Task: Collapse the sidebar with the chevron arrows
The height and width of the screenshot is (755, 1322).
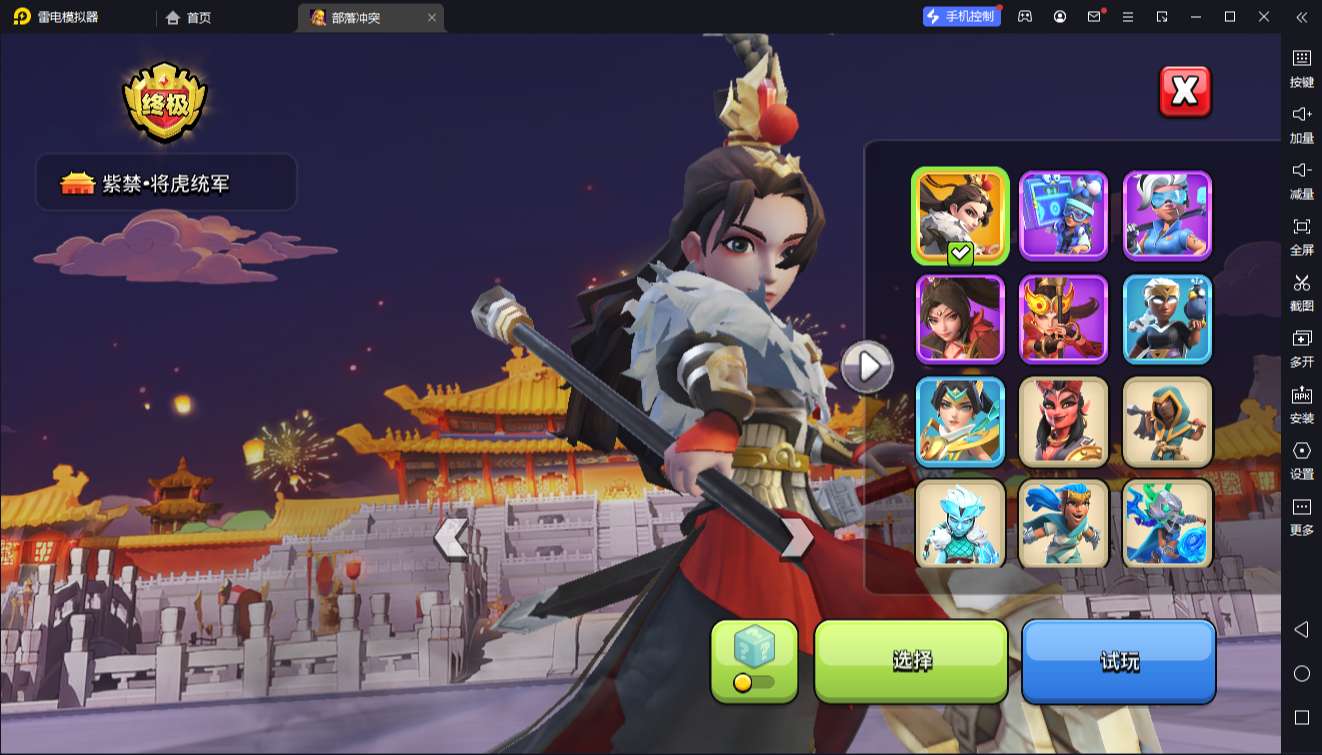Action: point(1301,17)
